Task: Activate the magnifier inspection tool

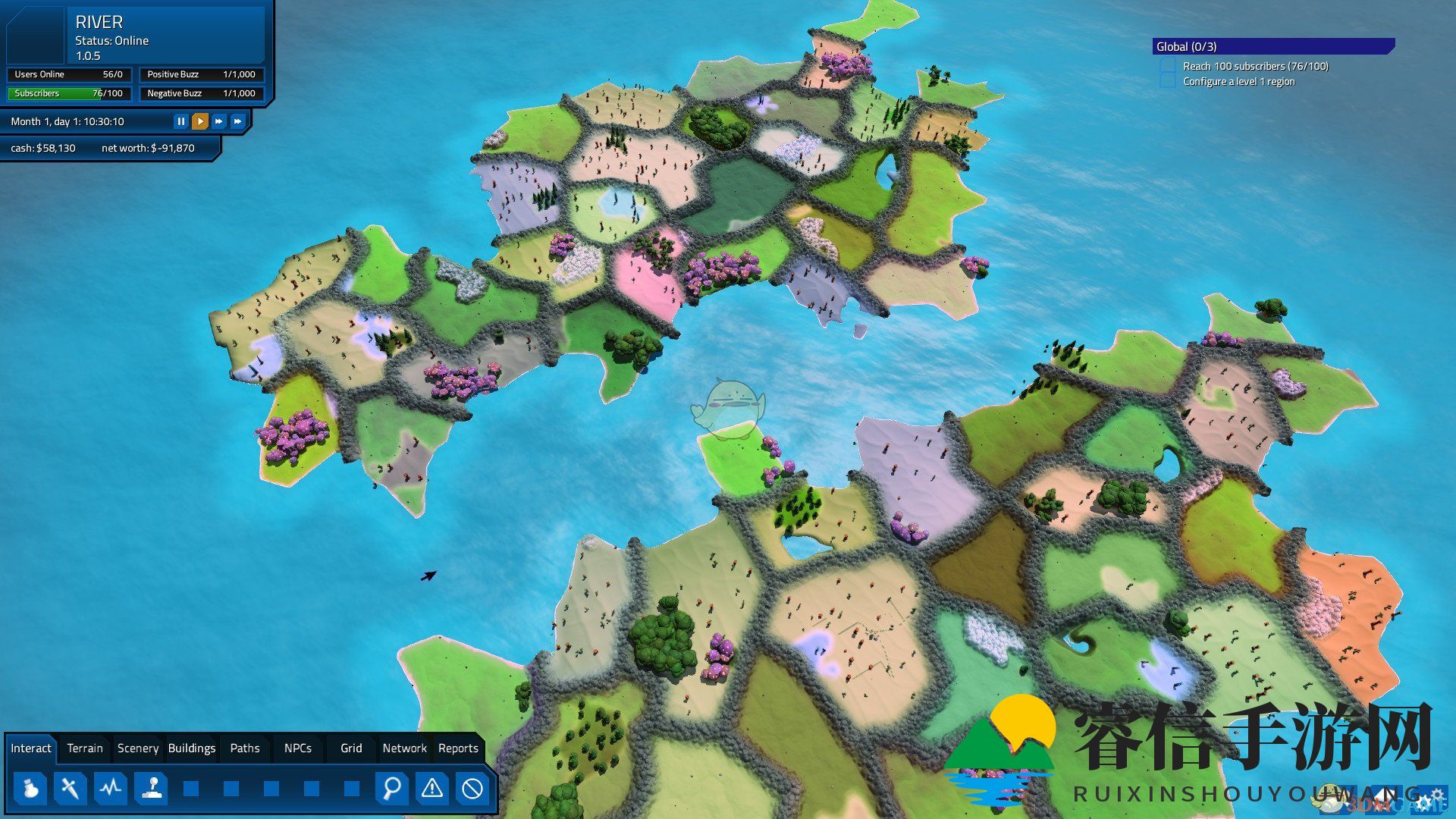Action: [391, 789]
